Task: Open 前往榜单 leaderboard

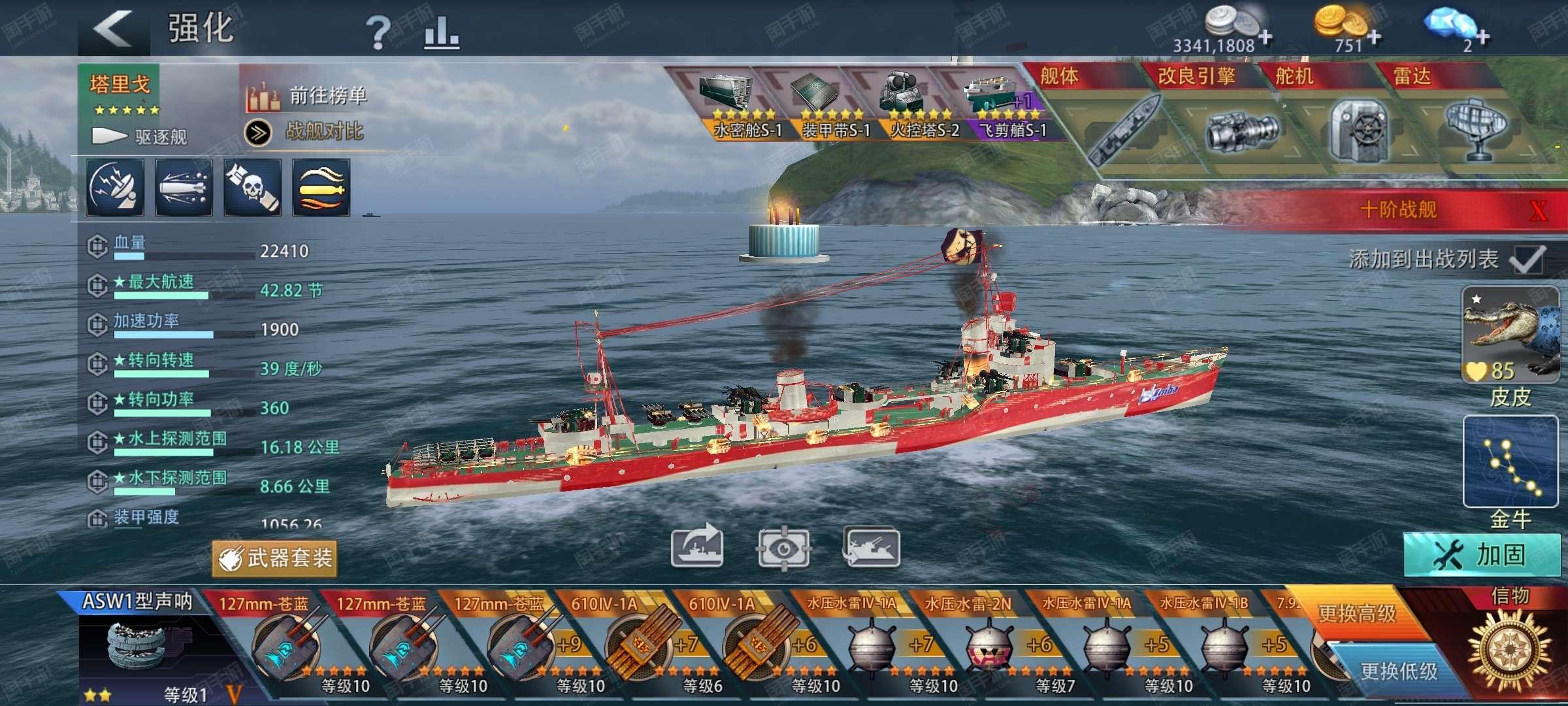Action: (306, 97)
